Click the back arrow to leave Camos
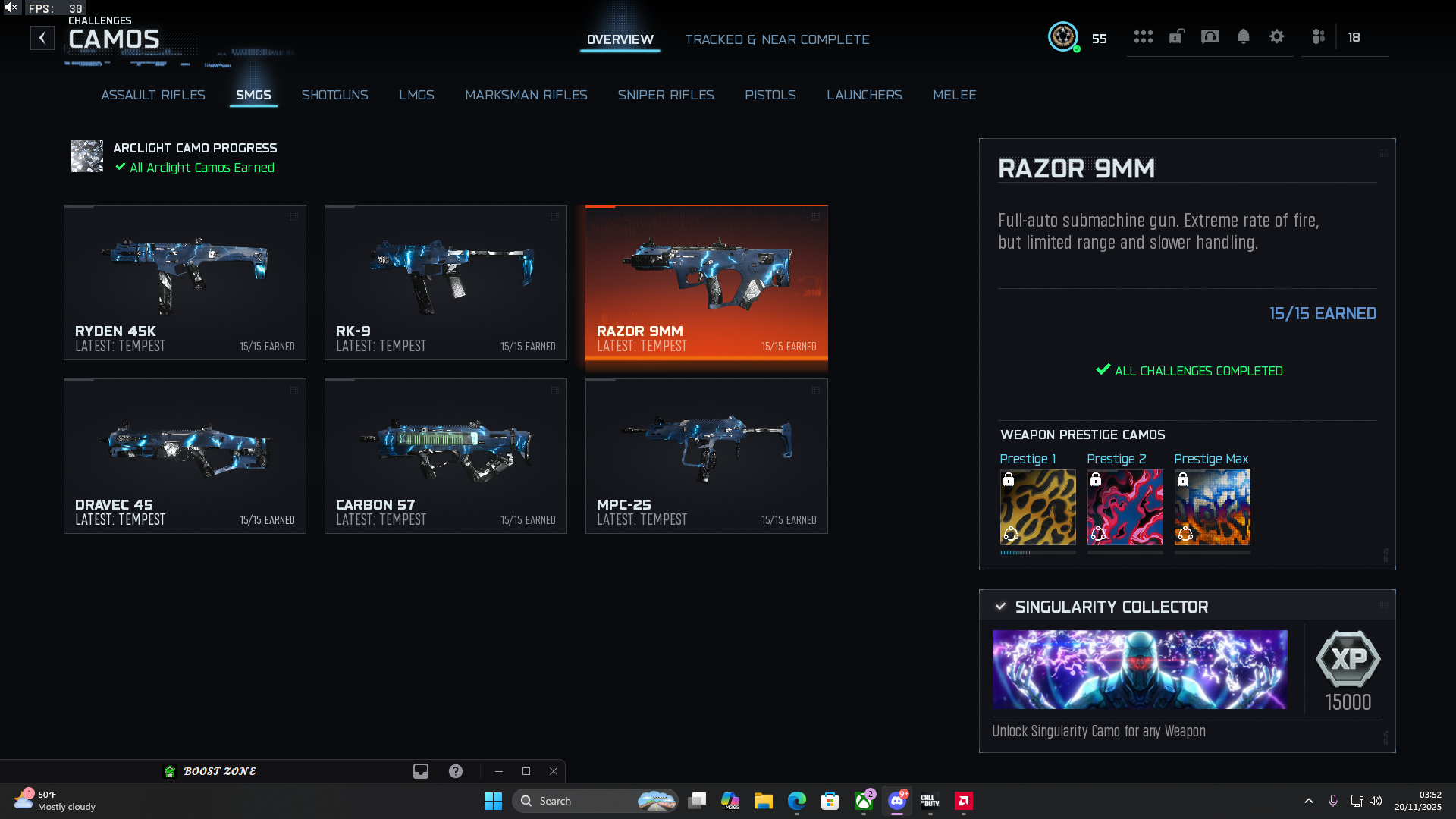This screenshot has width=1456, height=819. [42, 37]
